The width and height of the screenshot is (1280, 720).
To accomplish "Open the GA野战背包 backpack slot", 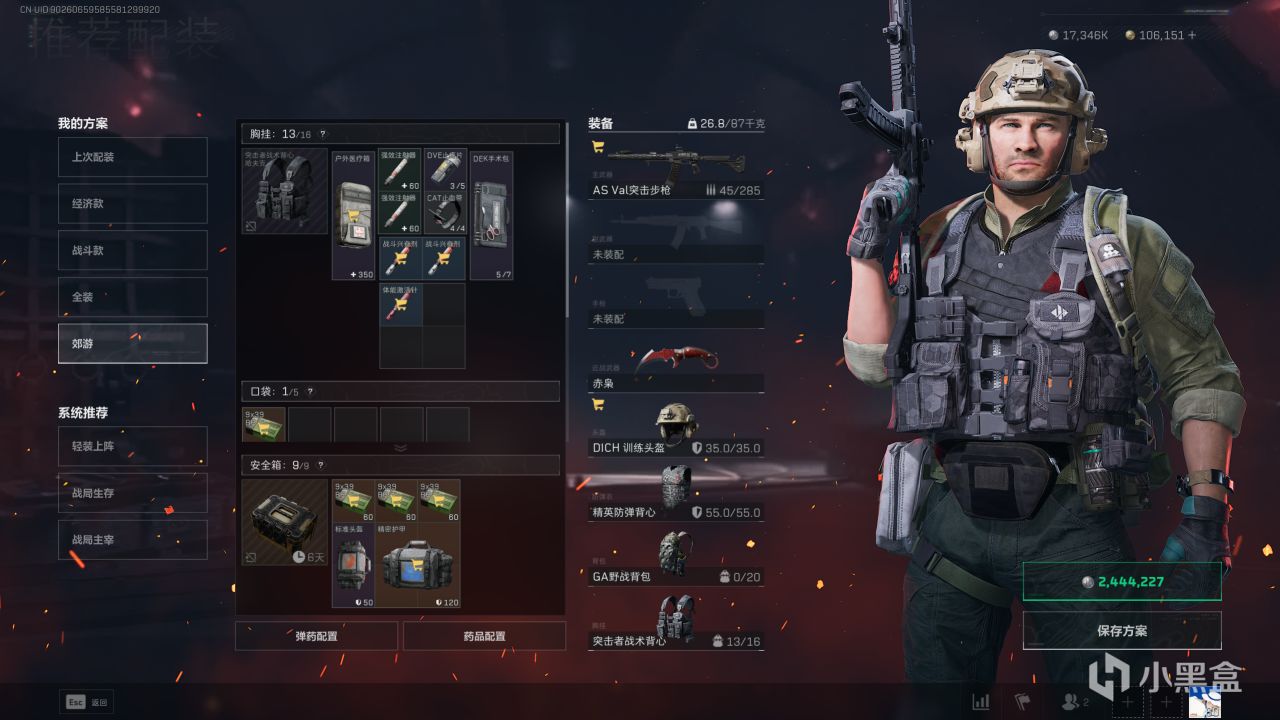I will (676, 557).
